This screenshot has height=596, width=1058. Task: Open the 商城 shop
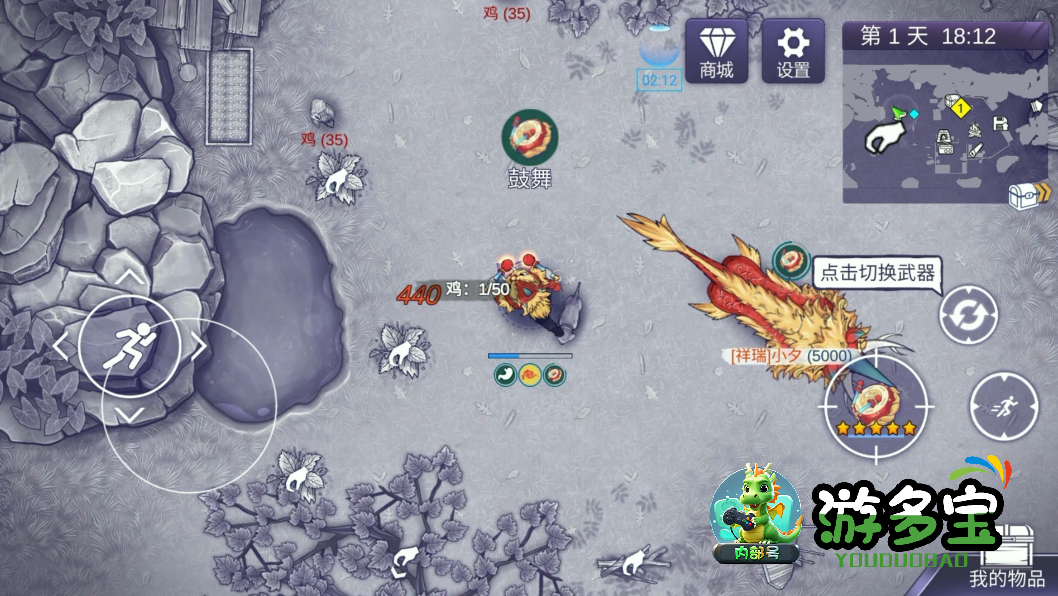(x=716, y=50)
